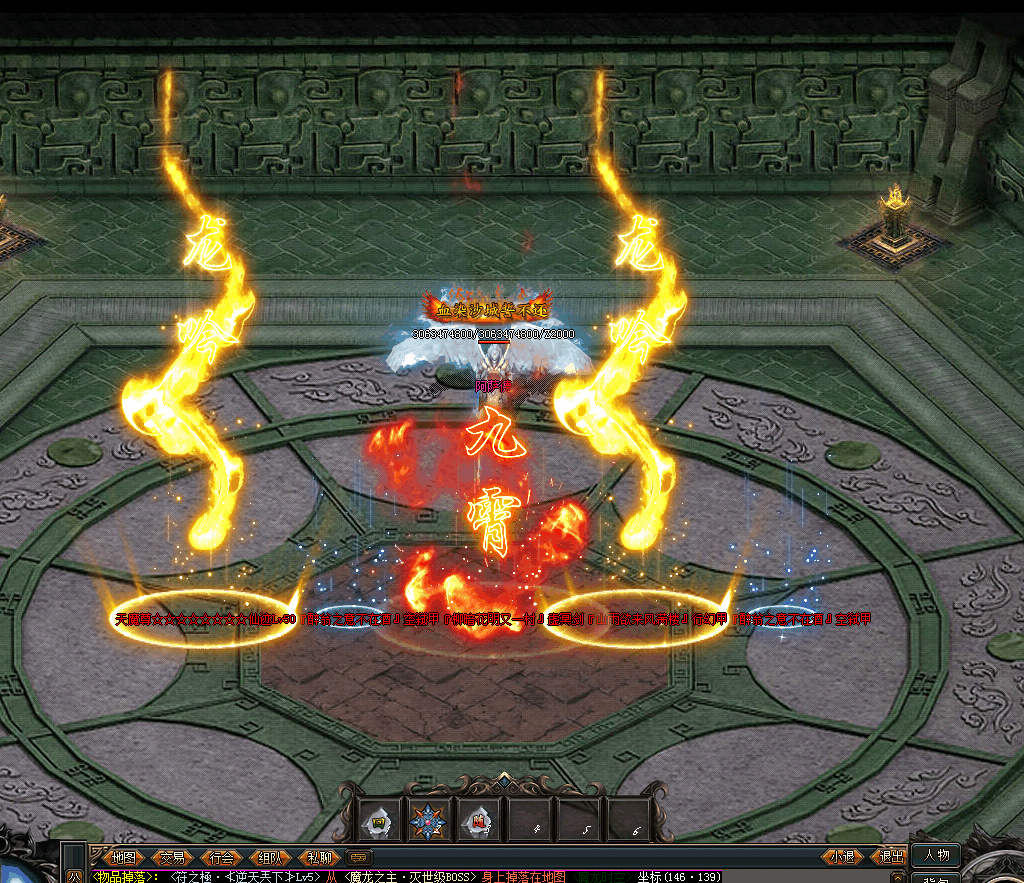Click the small keyboard icon beside 私聊
Viewport: 1024px width, 883px height.
358,857
